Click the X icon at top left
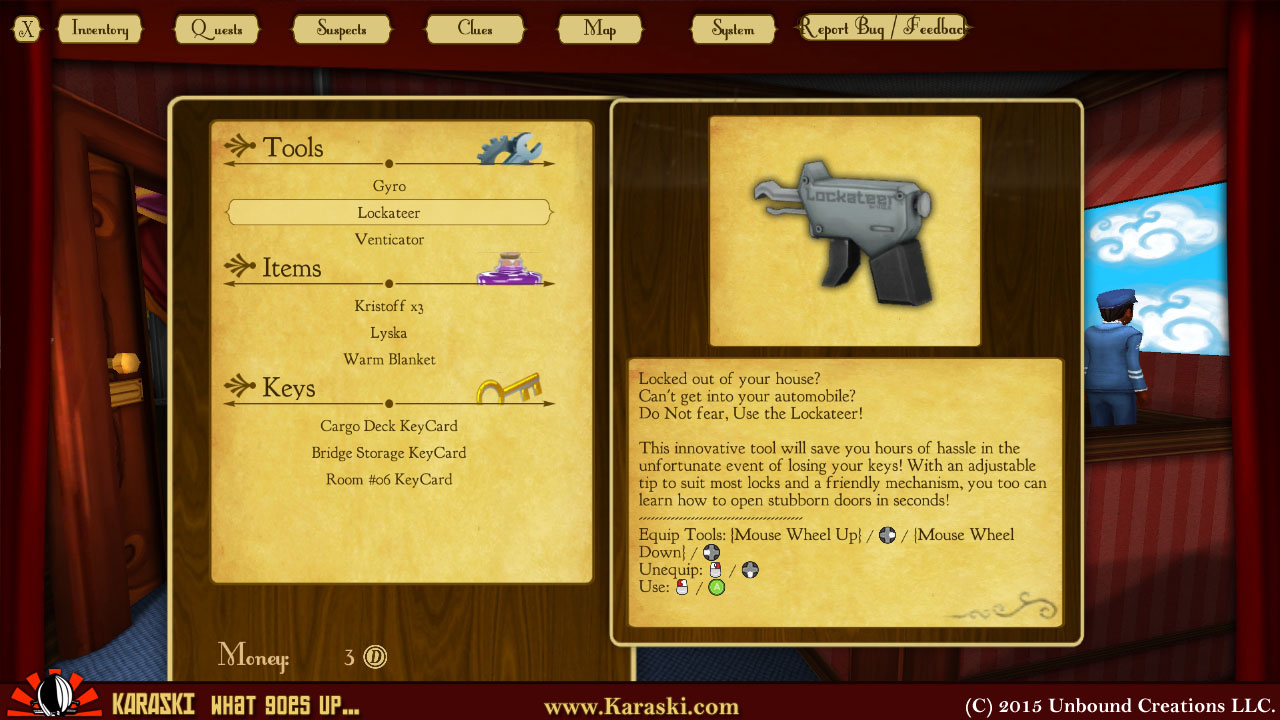 click(26, 28)
